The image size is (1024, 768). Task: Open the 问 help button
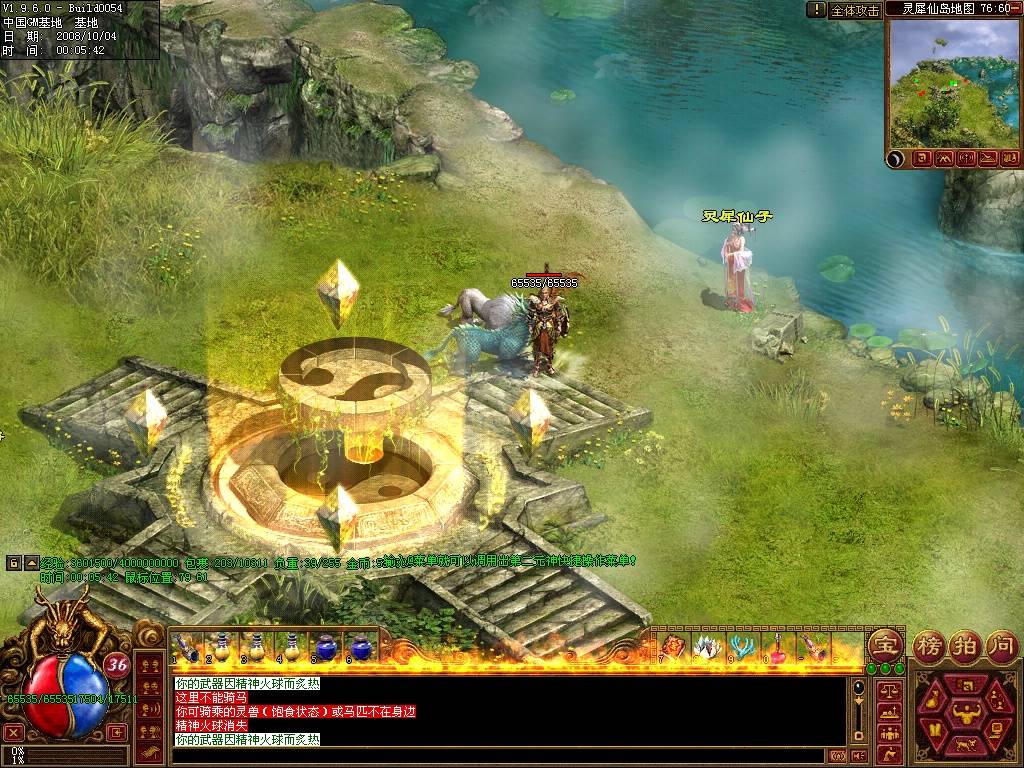[x=1000, y=644]
